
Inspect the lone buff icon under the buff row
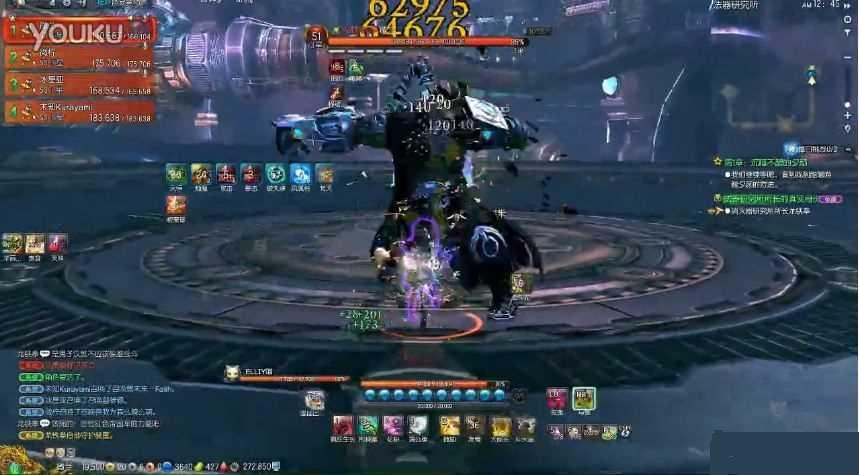(x=176, y=204)
